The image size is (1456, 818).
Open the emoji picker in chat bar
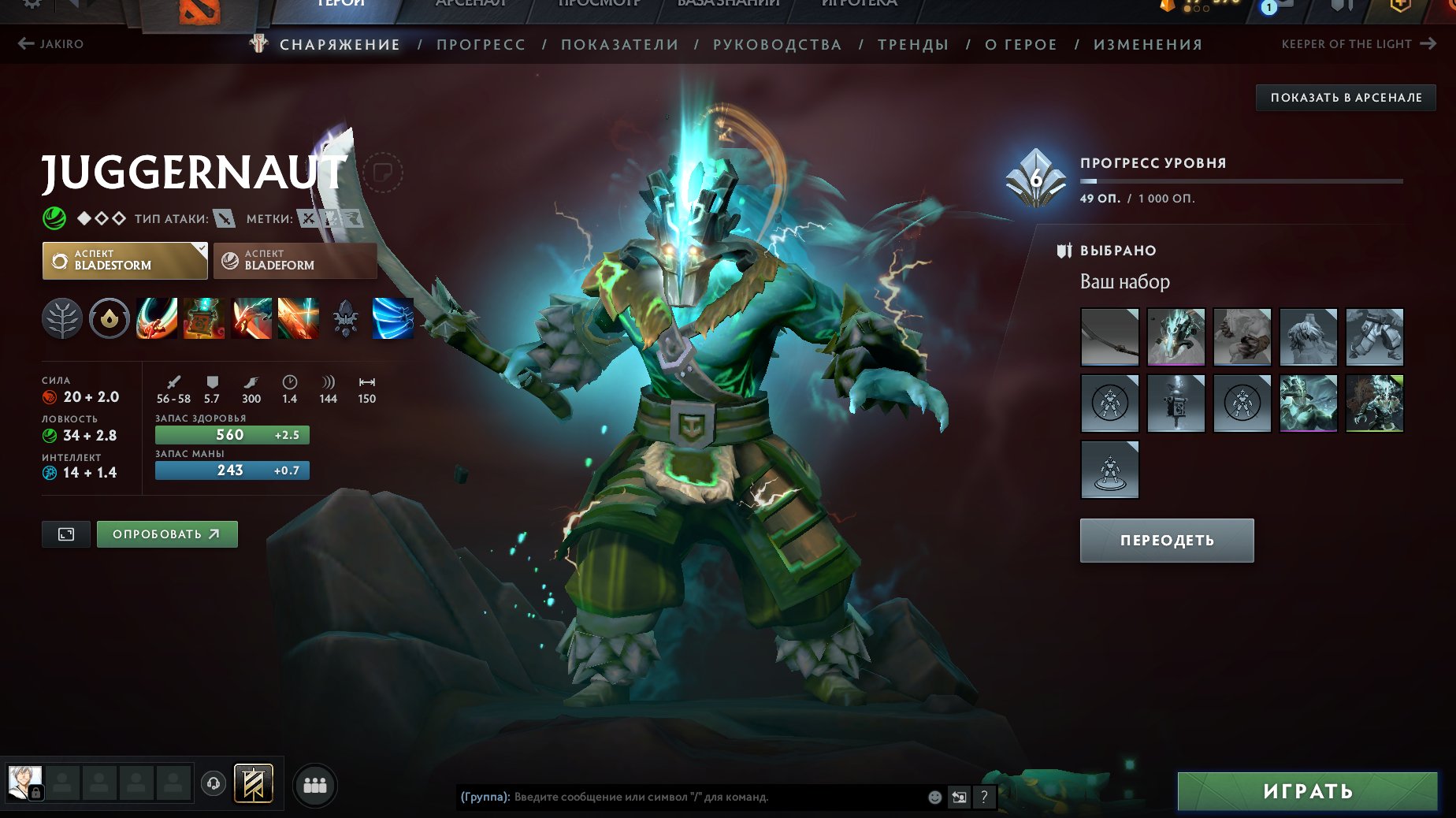click(x=934, y=797)
